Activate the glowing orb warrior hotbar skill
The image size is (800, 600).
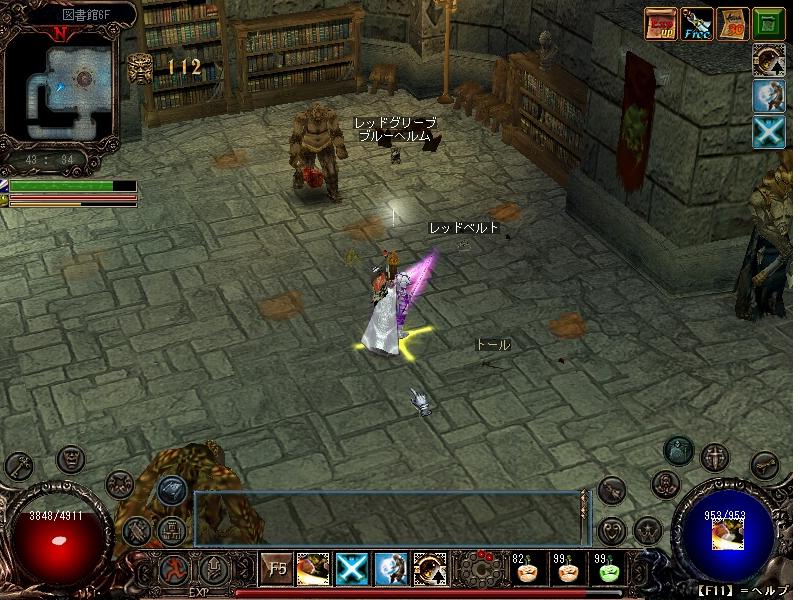coord(389,569)
